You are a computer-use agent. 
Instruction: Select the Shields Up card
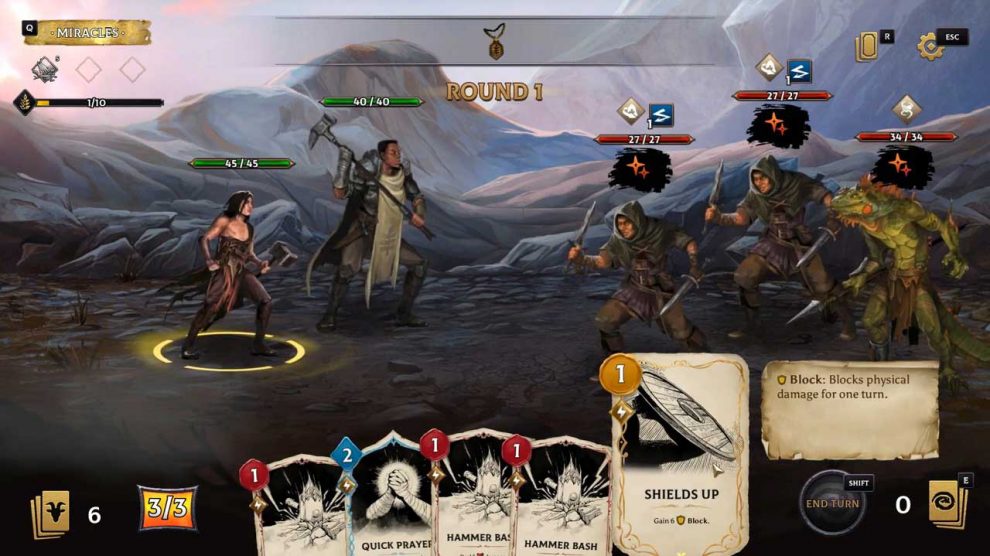click(x=680, y=450)
